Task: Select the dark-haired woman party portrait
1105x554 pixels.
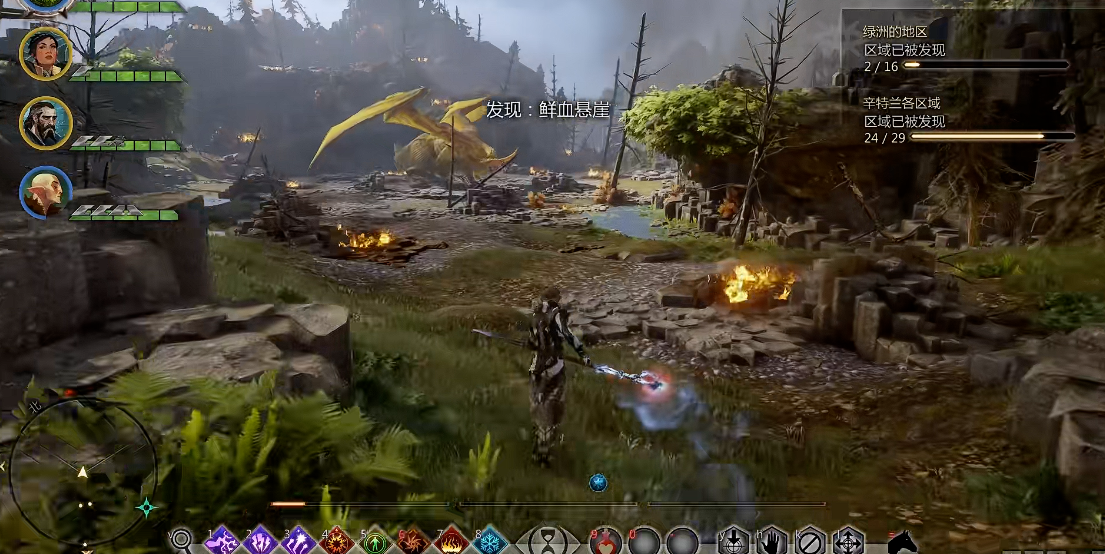Action: [46, 52]
